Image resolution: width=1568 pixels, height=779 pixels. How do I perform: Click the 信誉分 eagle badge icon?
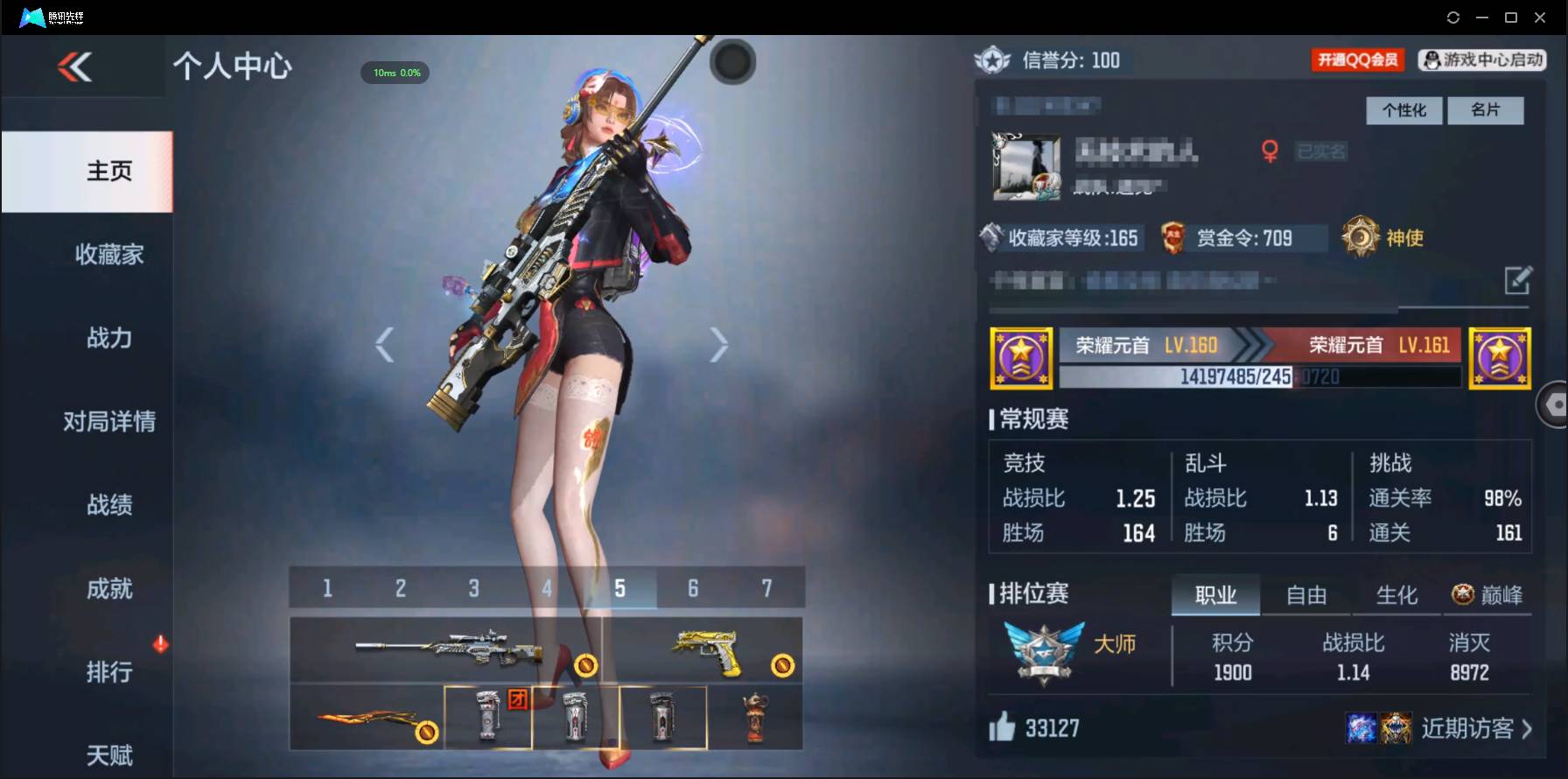pyautogui.click(x=992, y=60)
